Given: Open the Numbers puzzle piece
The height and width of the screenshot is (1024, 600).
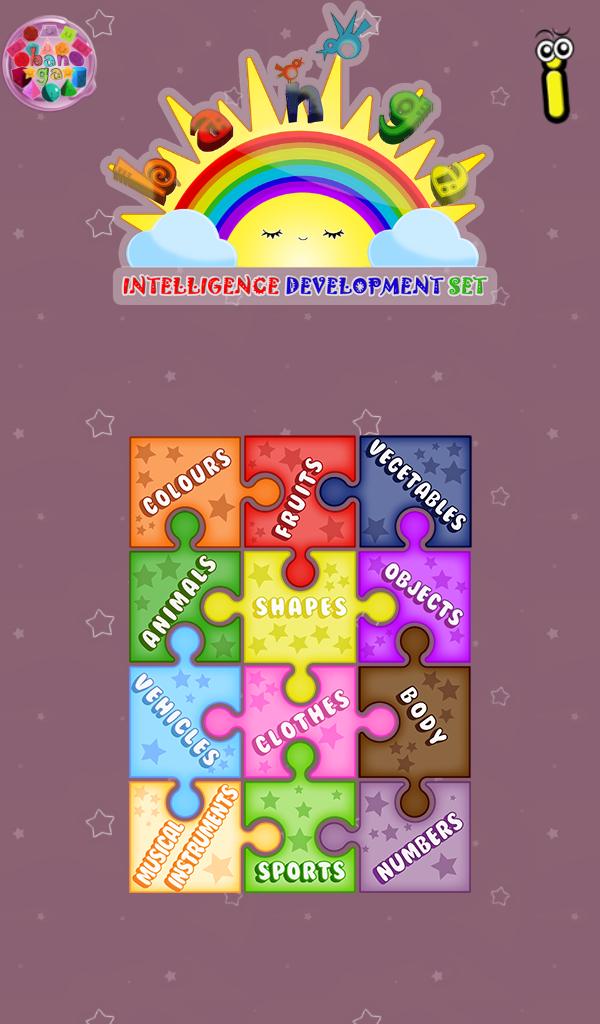Looking at the screenshot, I should point(420,845).
